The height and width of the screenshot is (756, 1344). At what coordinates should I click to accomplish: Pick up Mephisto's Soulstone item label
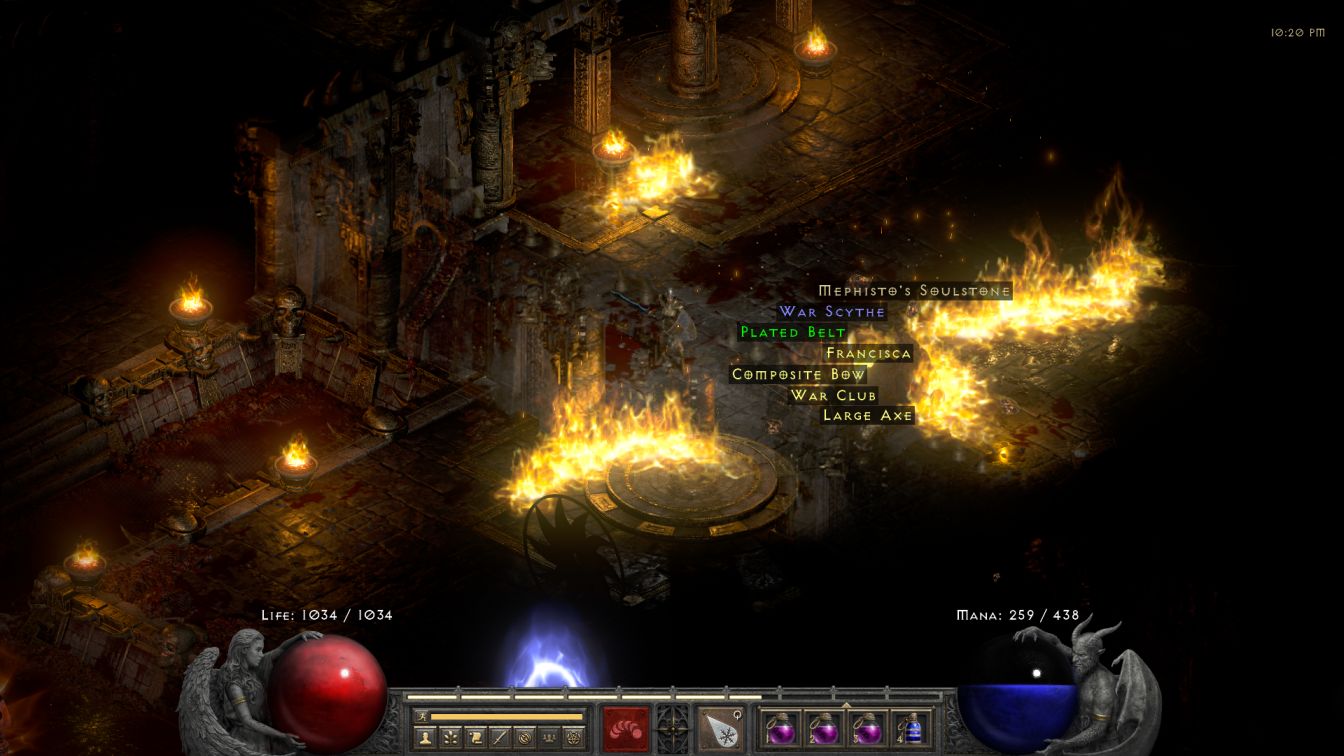pos(914,291)
